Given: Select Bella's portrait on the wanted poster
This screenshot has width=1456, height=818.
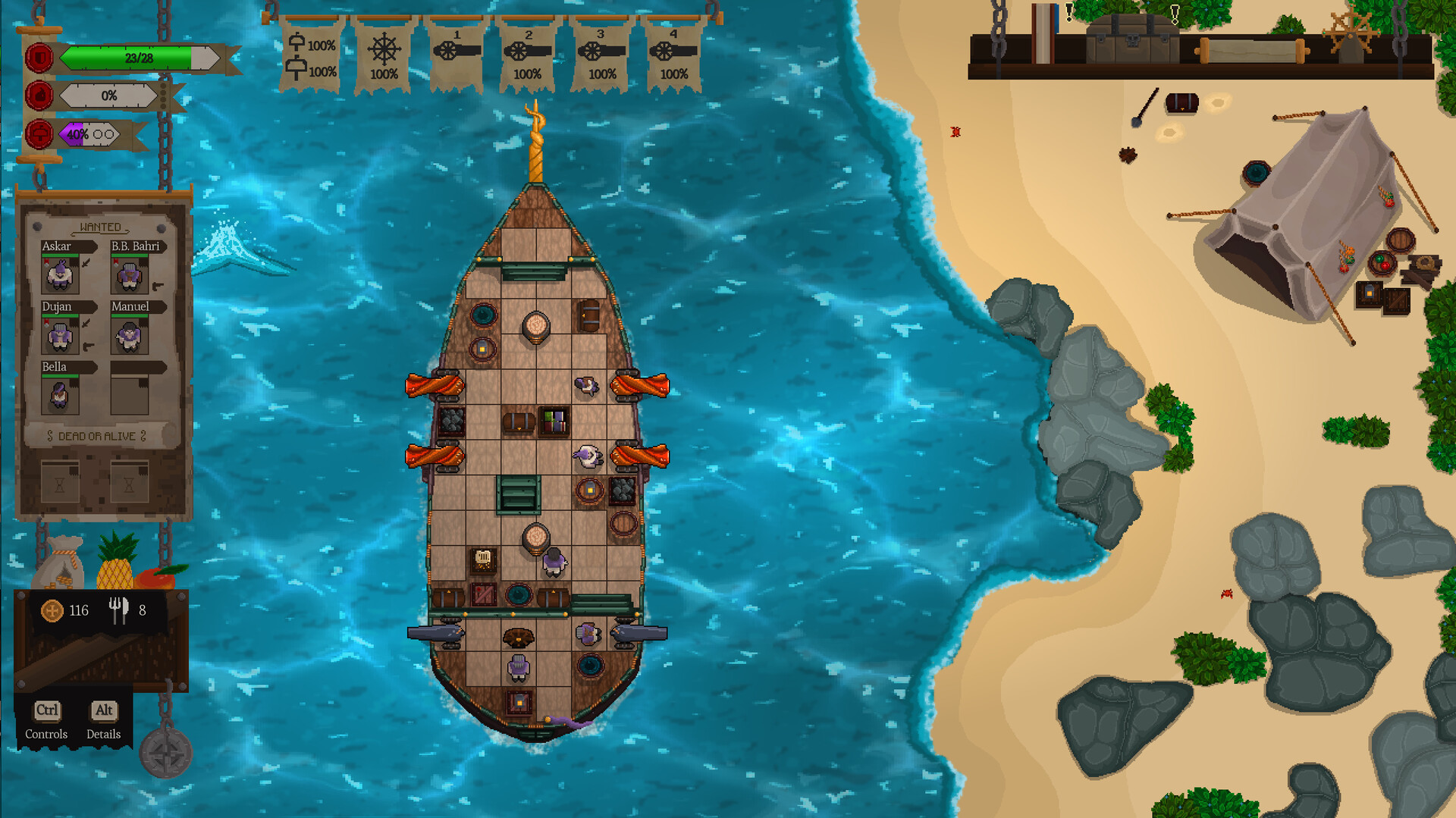Looking at the screenshot, I should point(60,395).
